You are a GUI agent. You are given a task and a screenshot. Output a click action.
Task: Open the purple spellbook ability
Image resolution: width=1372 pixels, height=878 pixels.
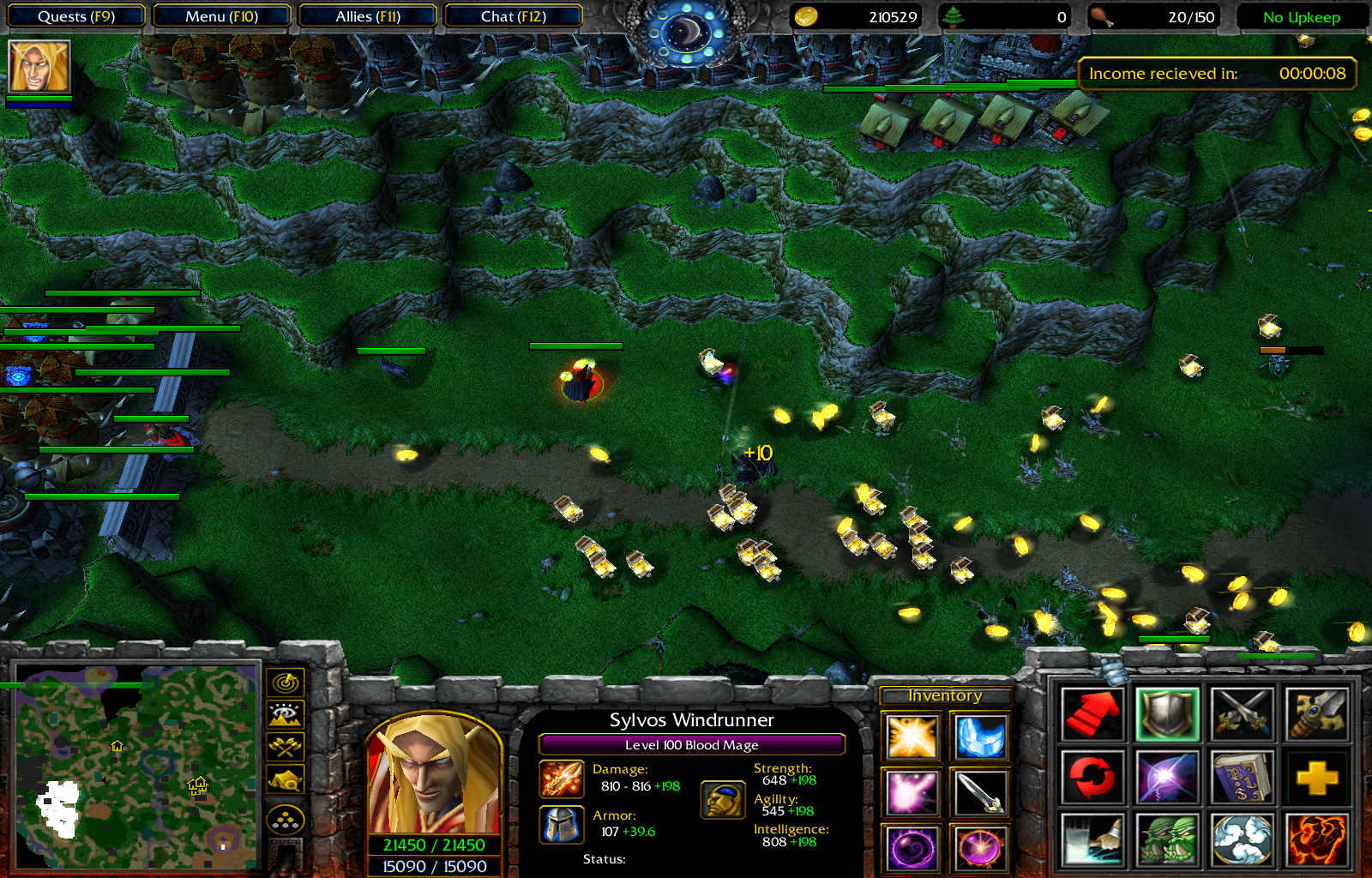pyautogui.click(x=1244, y=778)
